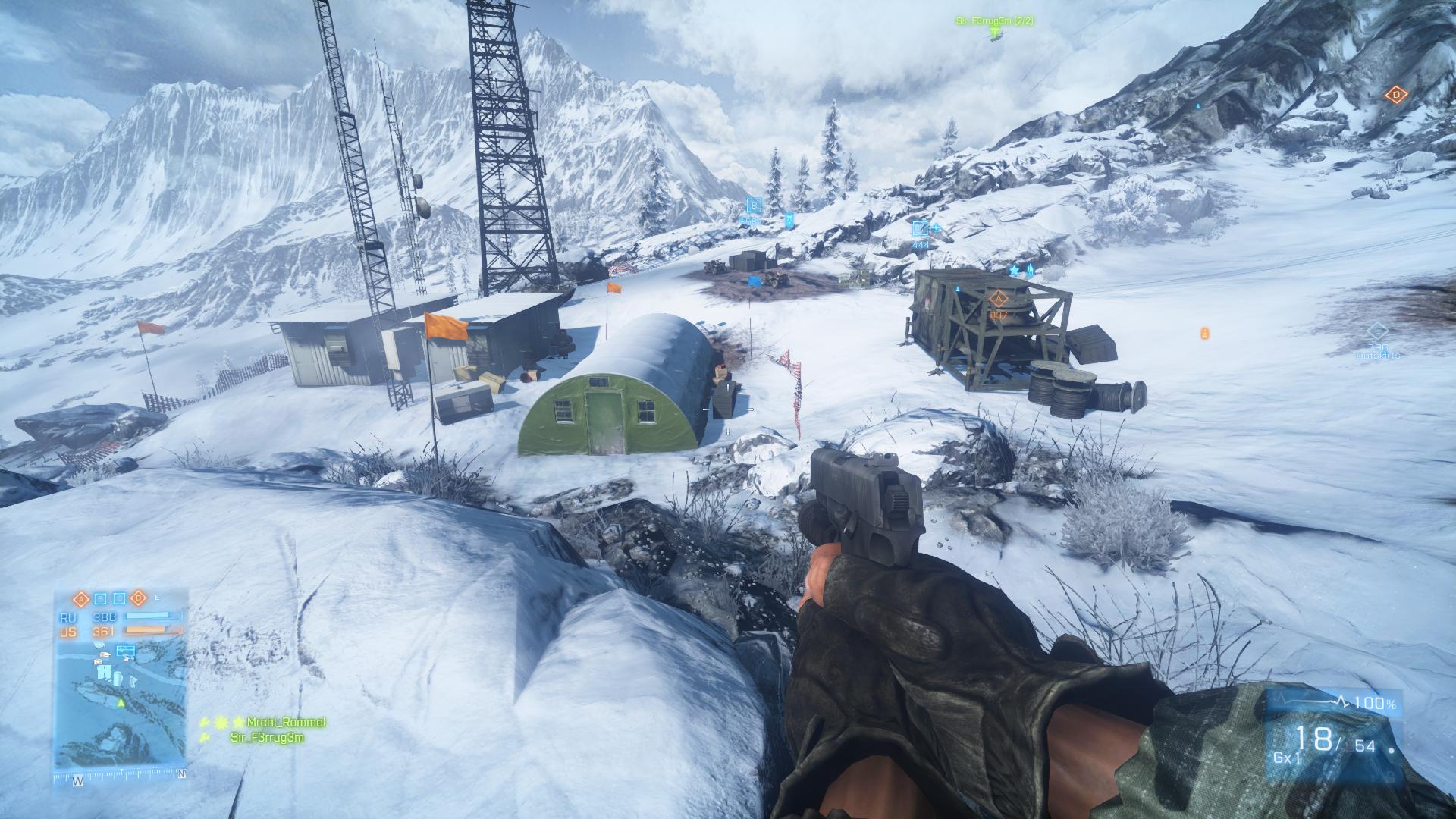Select Sir_F3rrug3m in the squad list
The image size is (1456, 819).
[267, 737]
